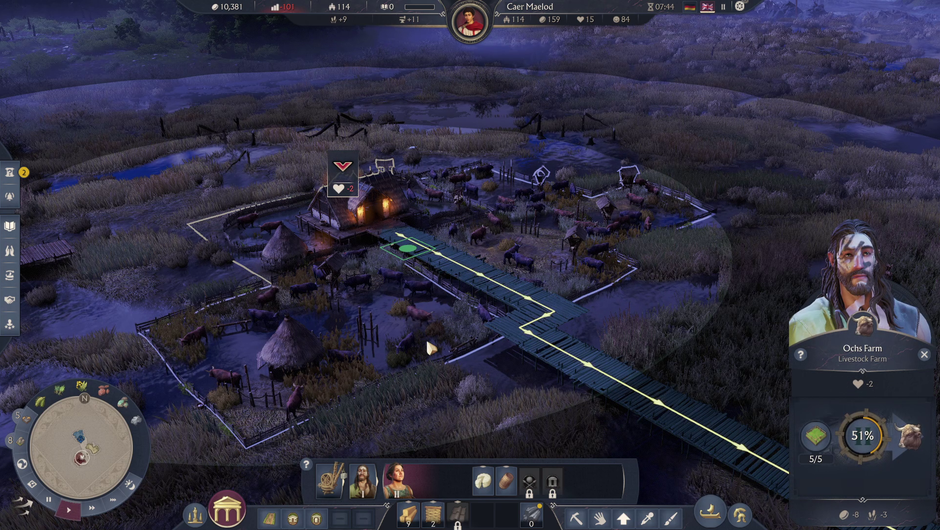Select the British flag icon
Screen dimensions: 940x530
(707, 7)
